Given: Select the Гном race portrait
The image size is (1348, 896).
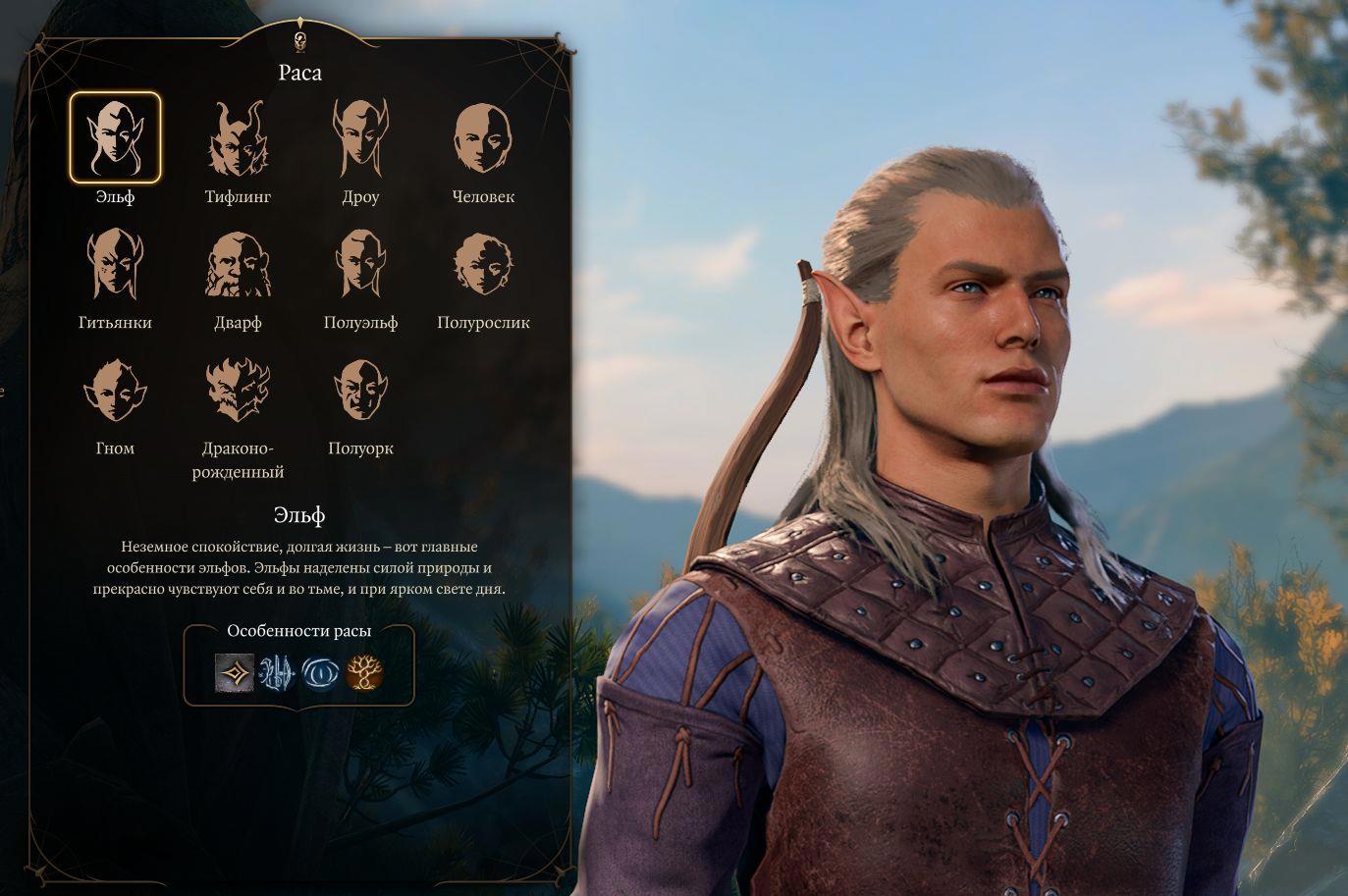Looking at the screenshot, I should point(115,390).
